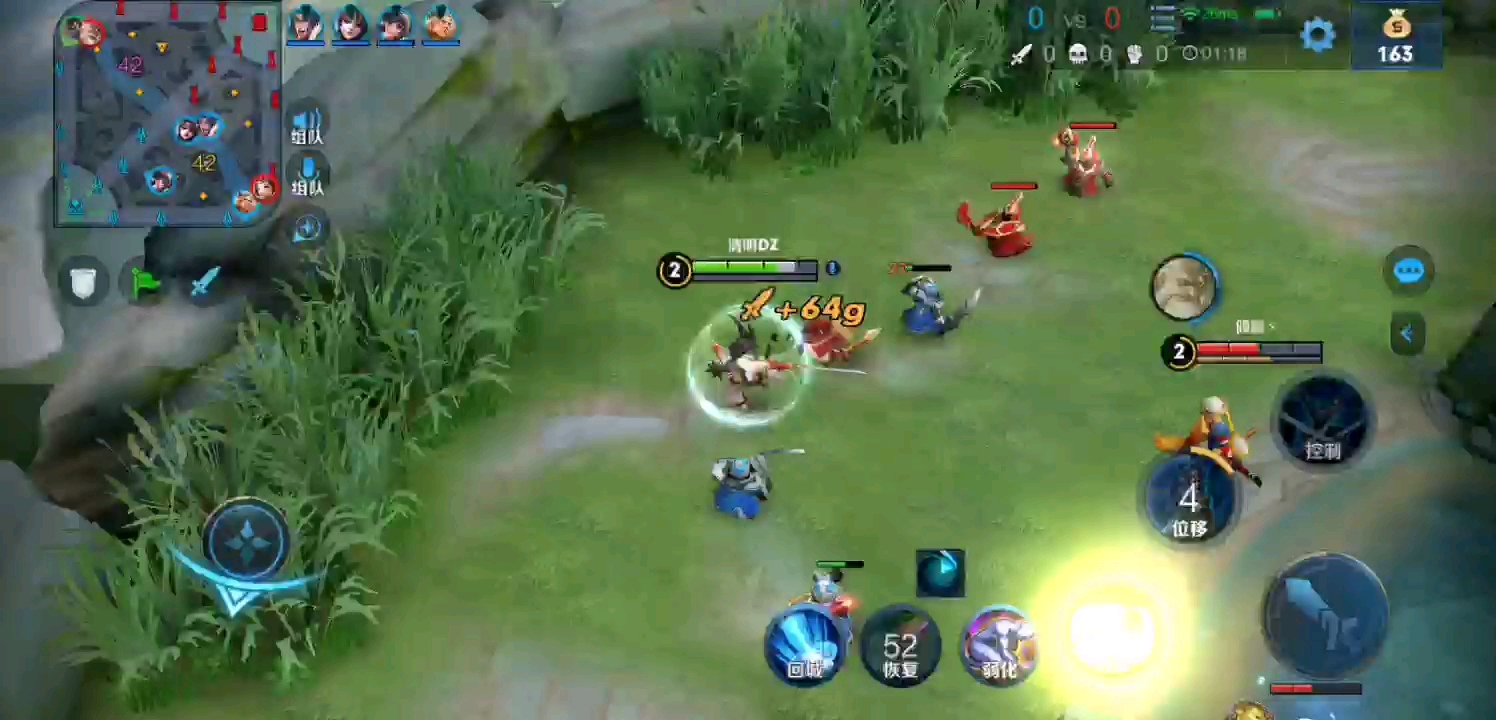Tap the virtual movement joystick

pos(247,541)
